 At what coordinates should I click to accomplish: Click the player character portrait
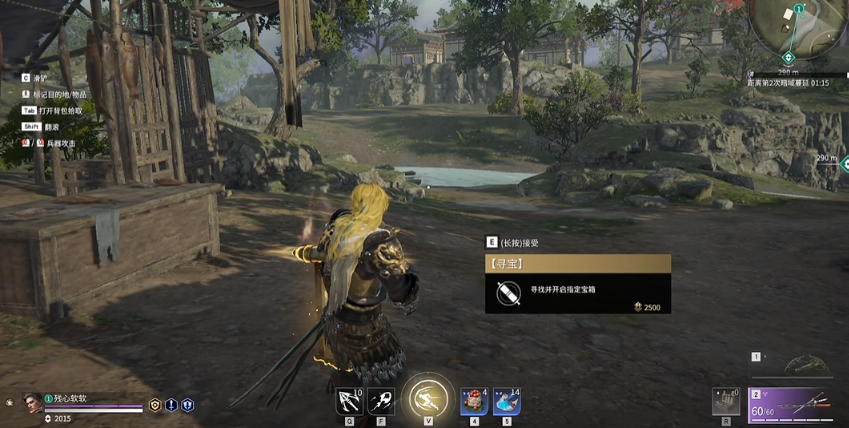(31, 402)
